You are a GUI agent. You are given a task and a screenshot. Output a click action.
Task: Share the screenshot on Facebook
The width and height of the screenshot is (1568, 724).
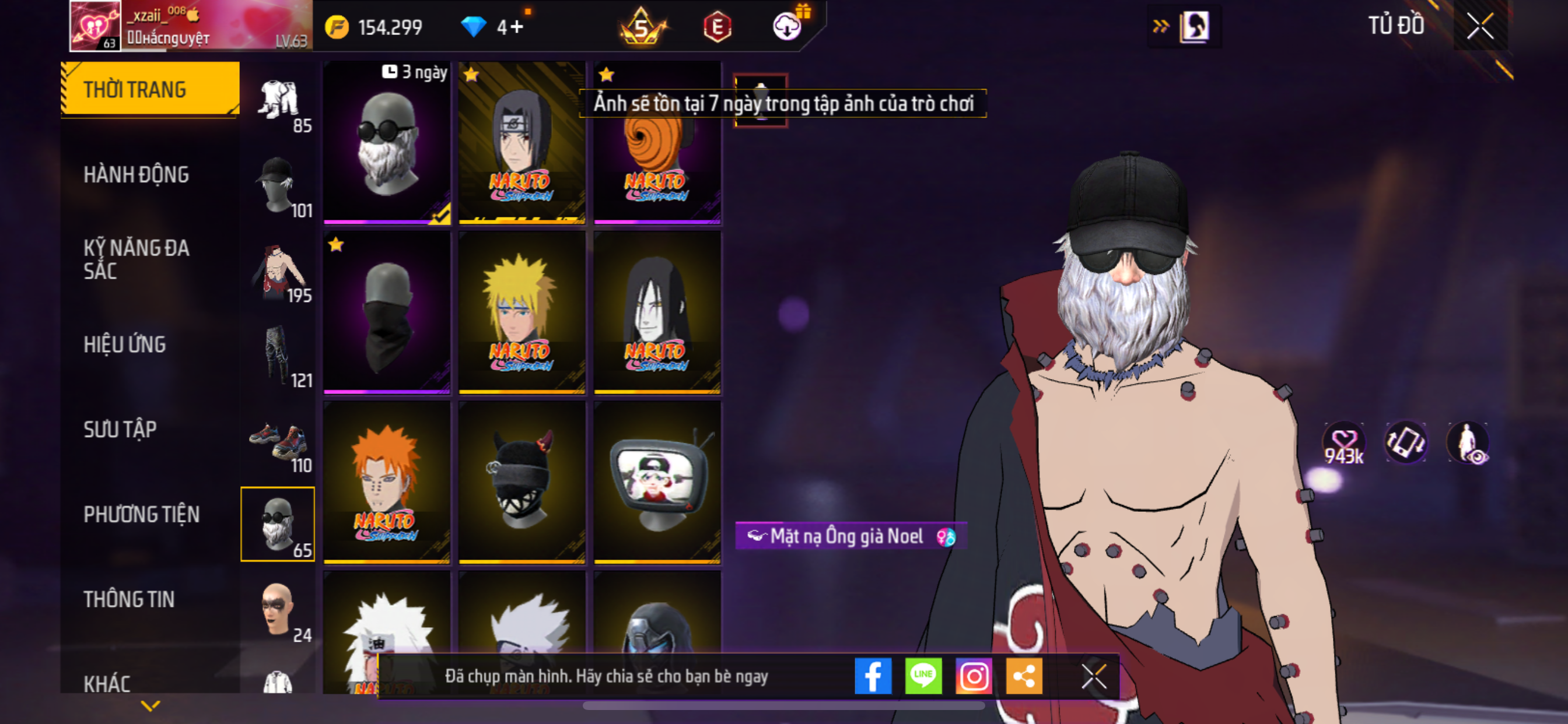872,676
